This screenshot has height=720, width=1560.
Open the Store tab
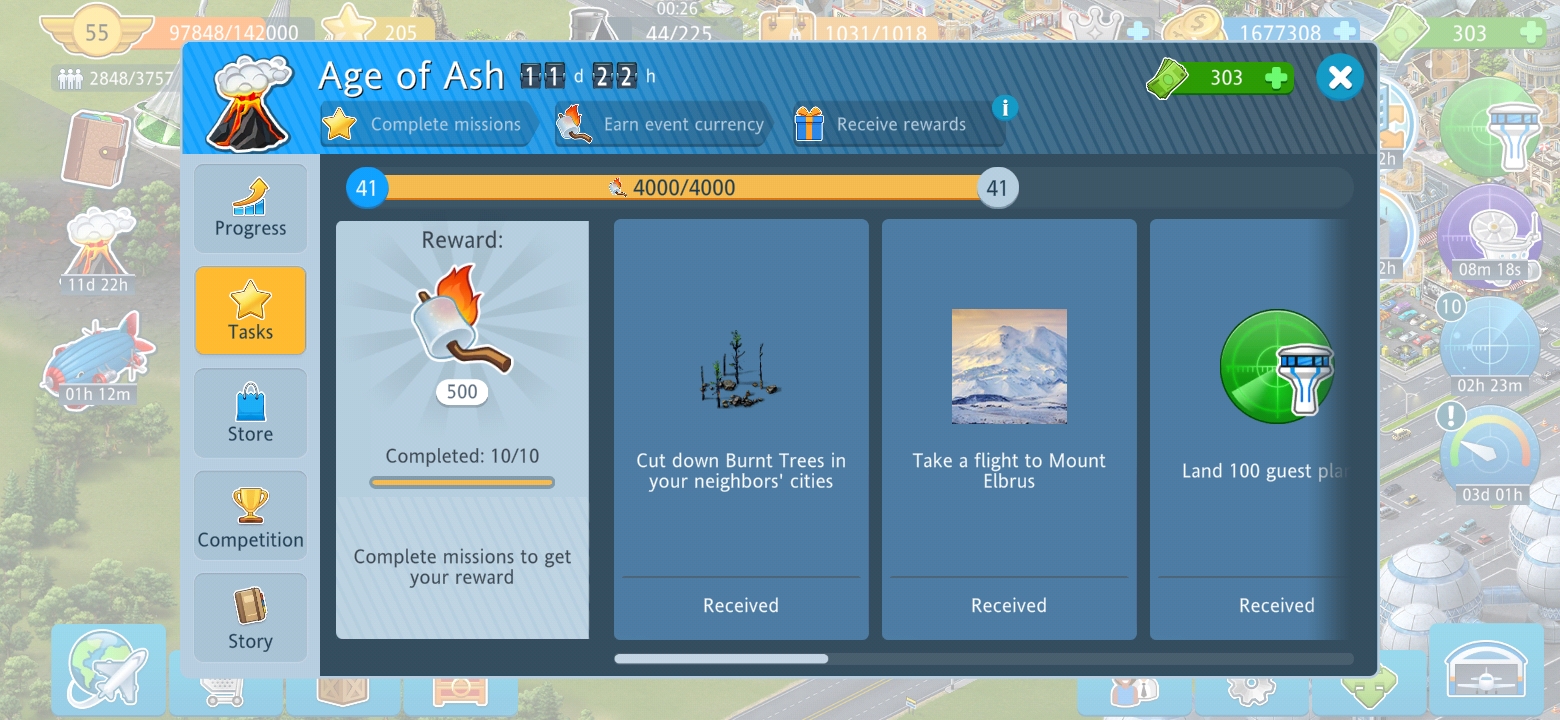tap(250, 413)
